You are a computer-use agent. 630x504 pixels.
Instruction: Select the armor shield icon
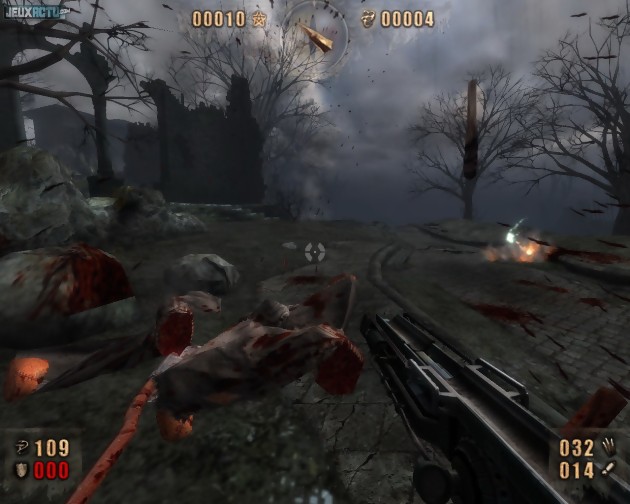click(x=20, y=470)
